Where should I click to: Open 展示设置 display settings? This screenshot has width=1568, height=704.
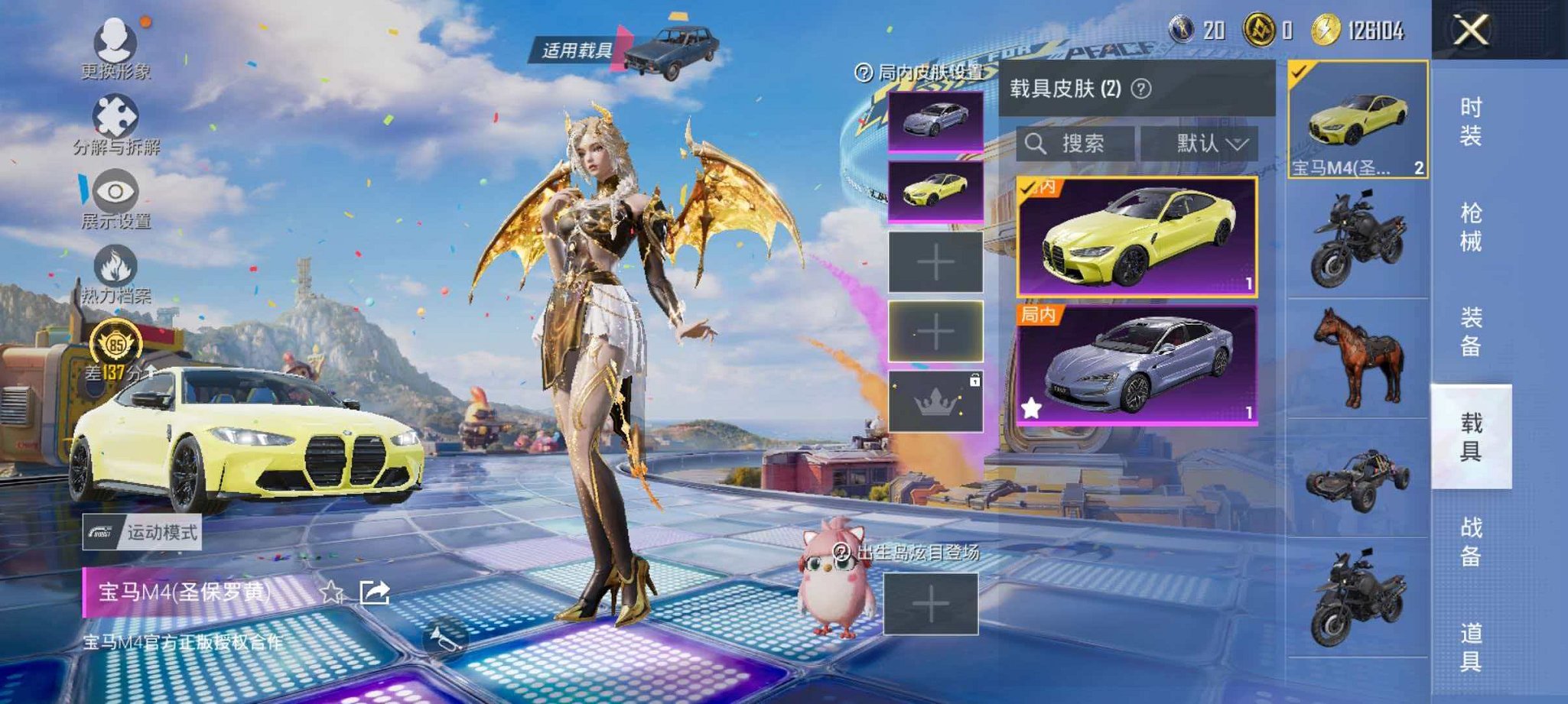(x=113, y=191)
